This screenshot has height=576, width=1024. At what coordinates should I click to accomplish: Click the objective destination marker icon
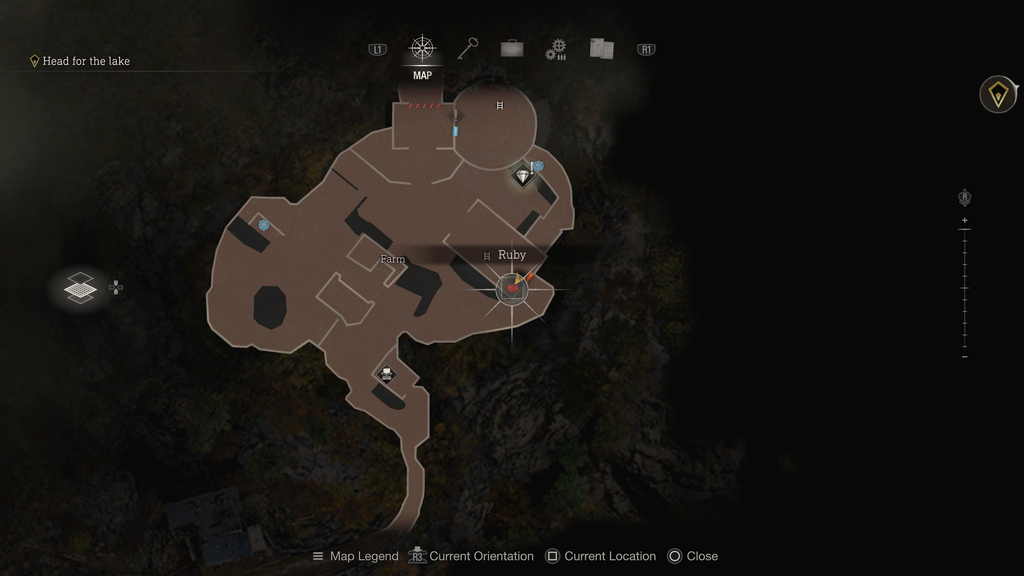coord(997,95)
